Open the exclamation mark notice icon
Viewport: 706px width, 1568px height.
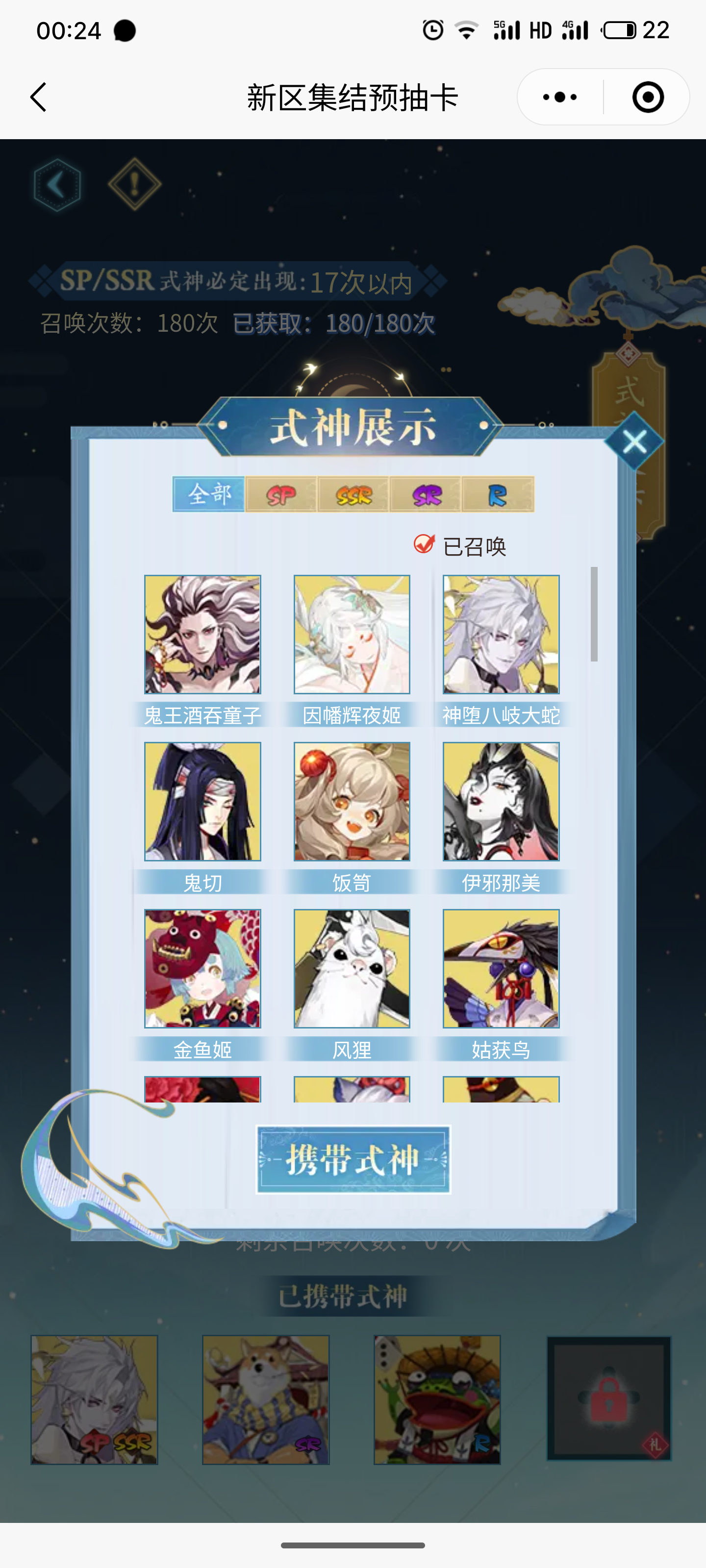[135, 184]
